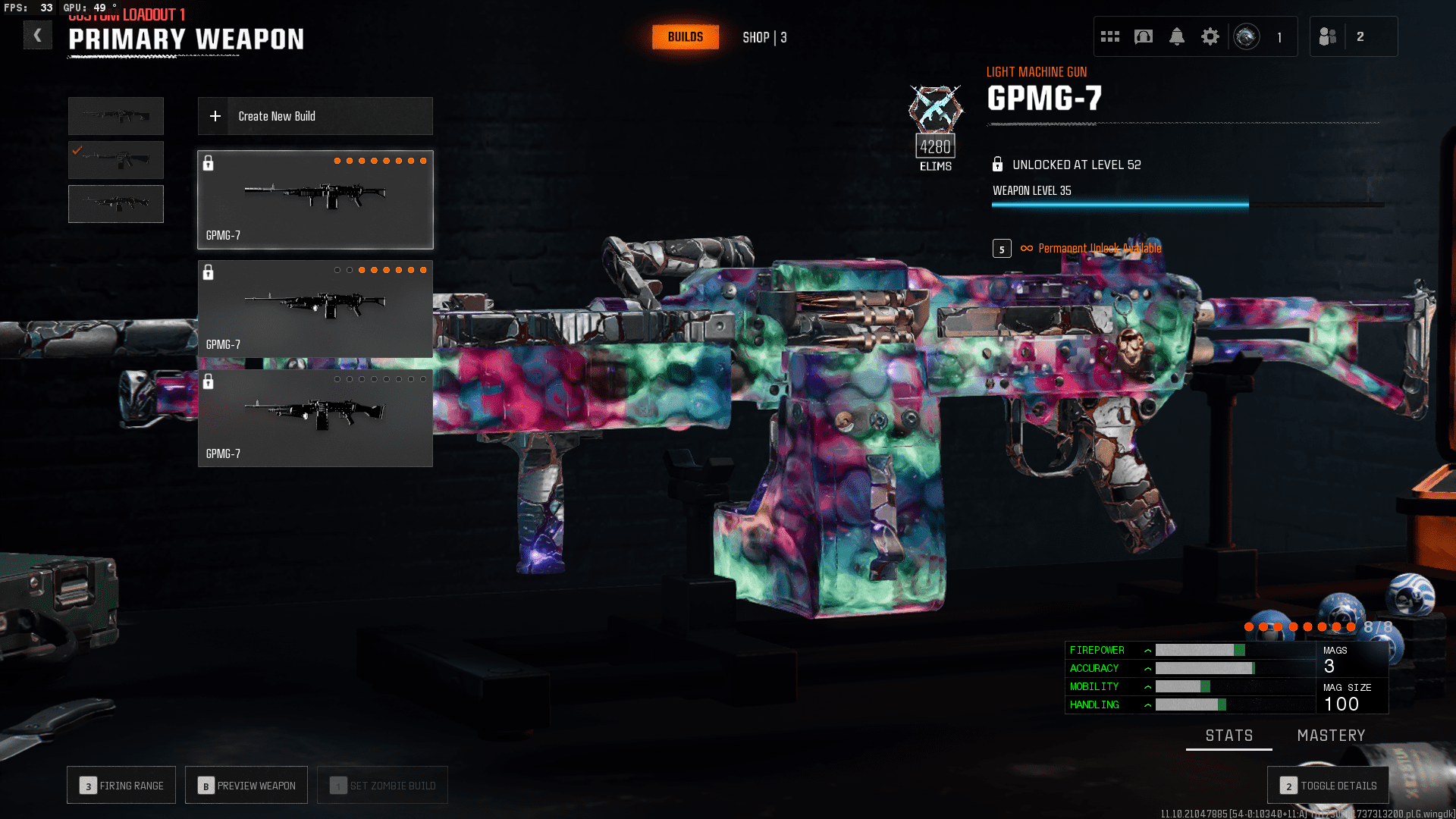
Task: Choose the GPMG-7 build with six orange dots
Action: tap(315, 309)
